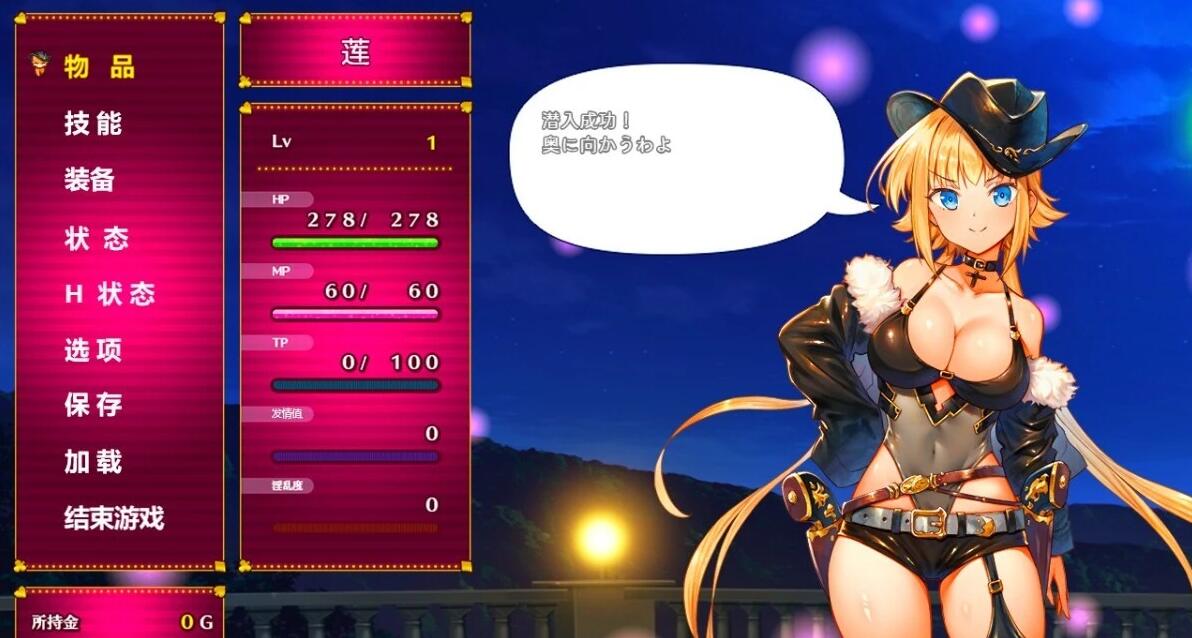Select 保存 to save the game
The width and height of the screenshot is (1192, 638).
click(x=93, y=405)
